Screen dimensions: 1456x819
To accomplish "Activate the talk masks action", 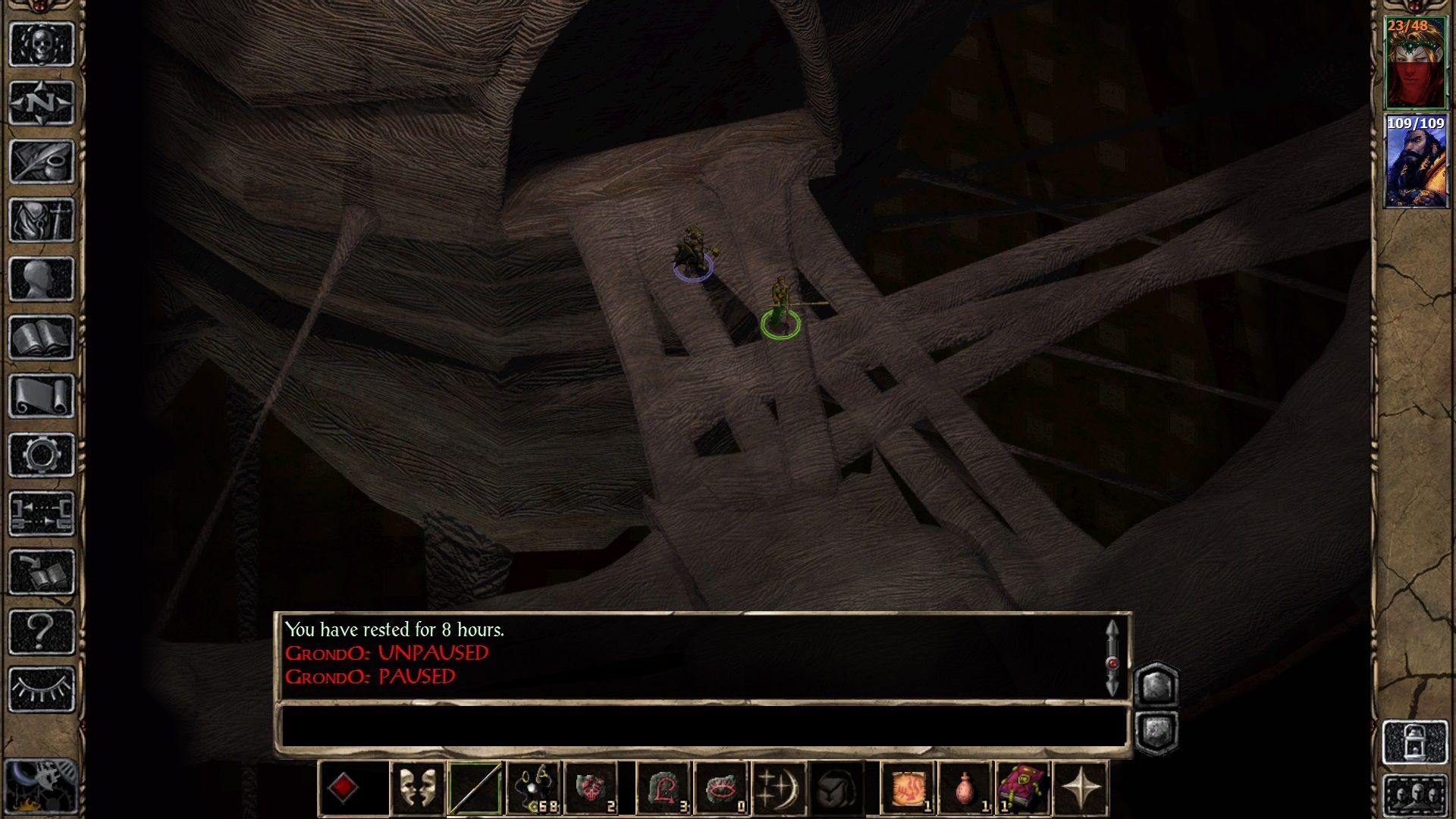I will click(418, 789).
